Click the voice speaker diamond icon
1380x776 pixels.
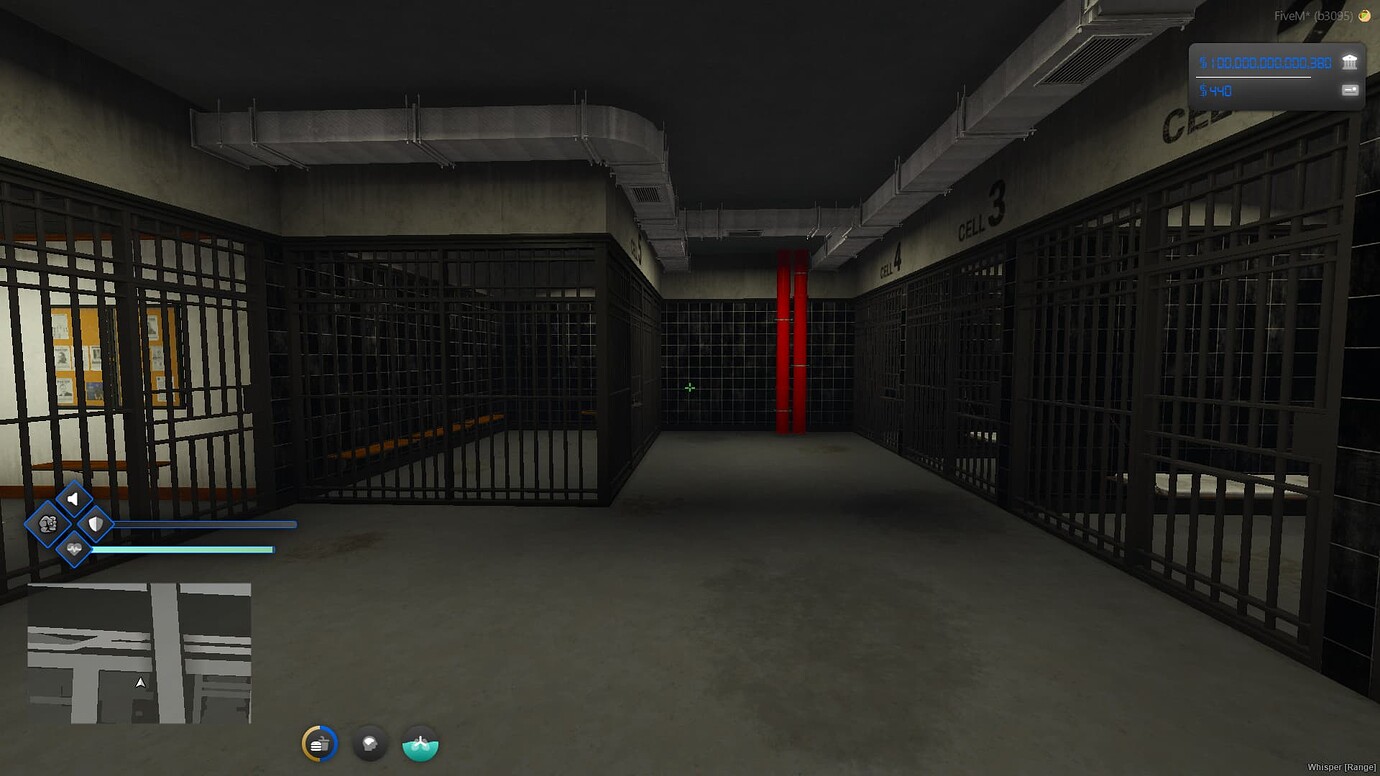(74, 498)
